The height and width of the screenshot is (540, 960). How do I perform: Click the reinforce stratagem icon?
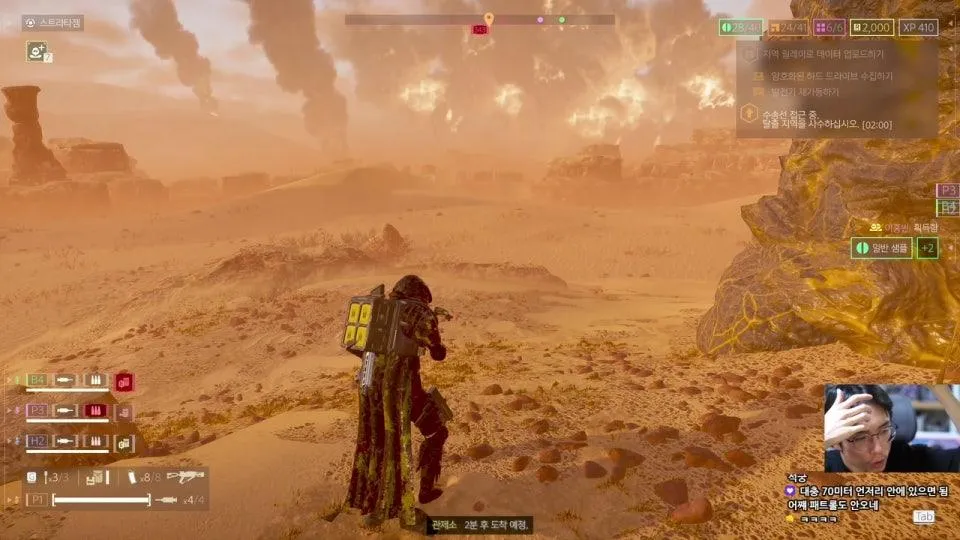(37, 50)
